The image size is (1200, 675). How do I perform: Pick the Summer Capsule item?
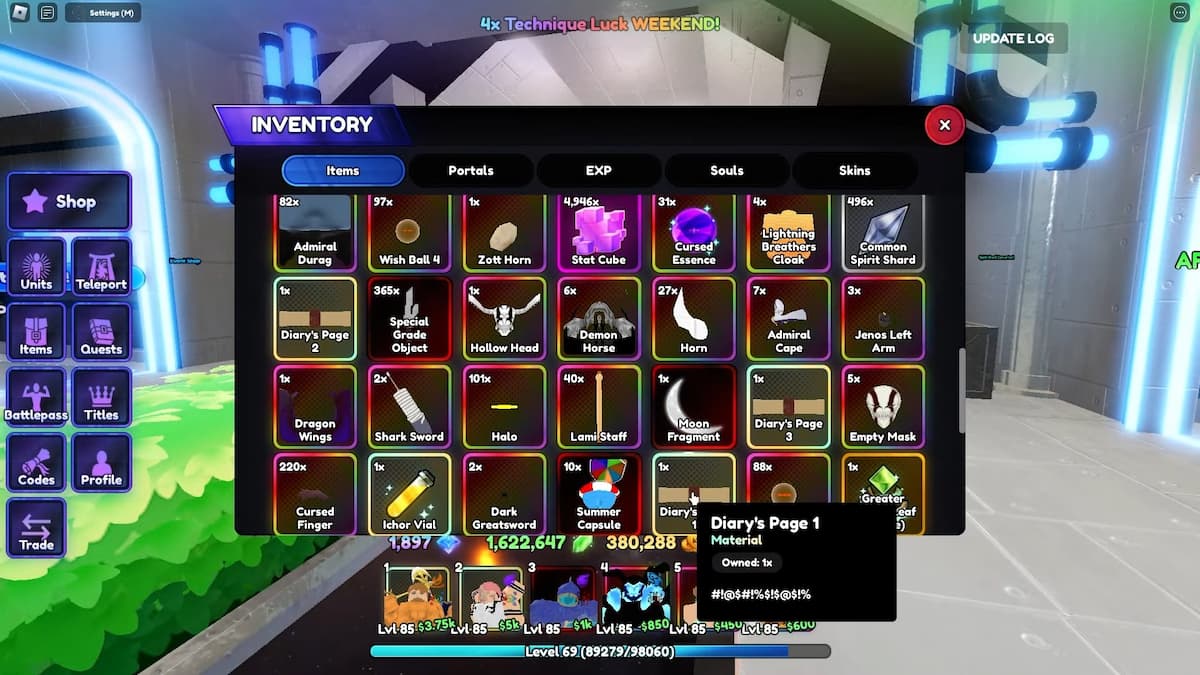tap(598, 495)
